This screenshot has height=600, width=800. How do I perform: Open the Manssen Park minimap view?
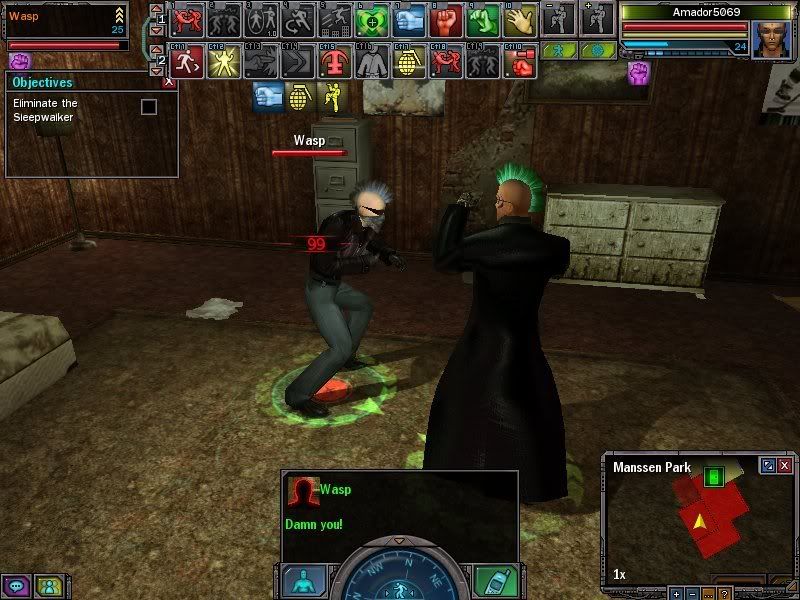[x=767, y=466]
